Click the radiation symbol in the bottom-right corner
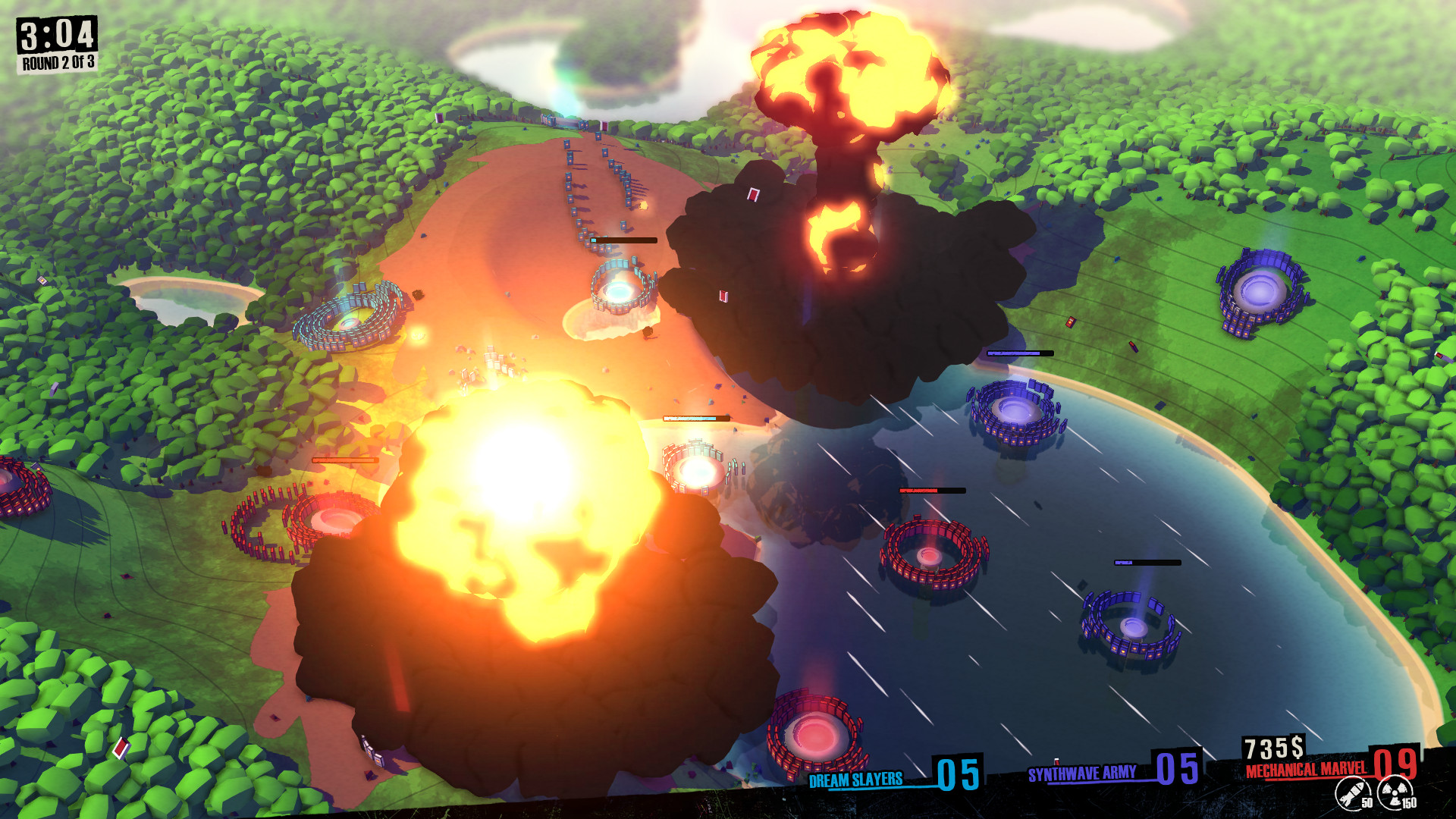 pos(1395,792)
